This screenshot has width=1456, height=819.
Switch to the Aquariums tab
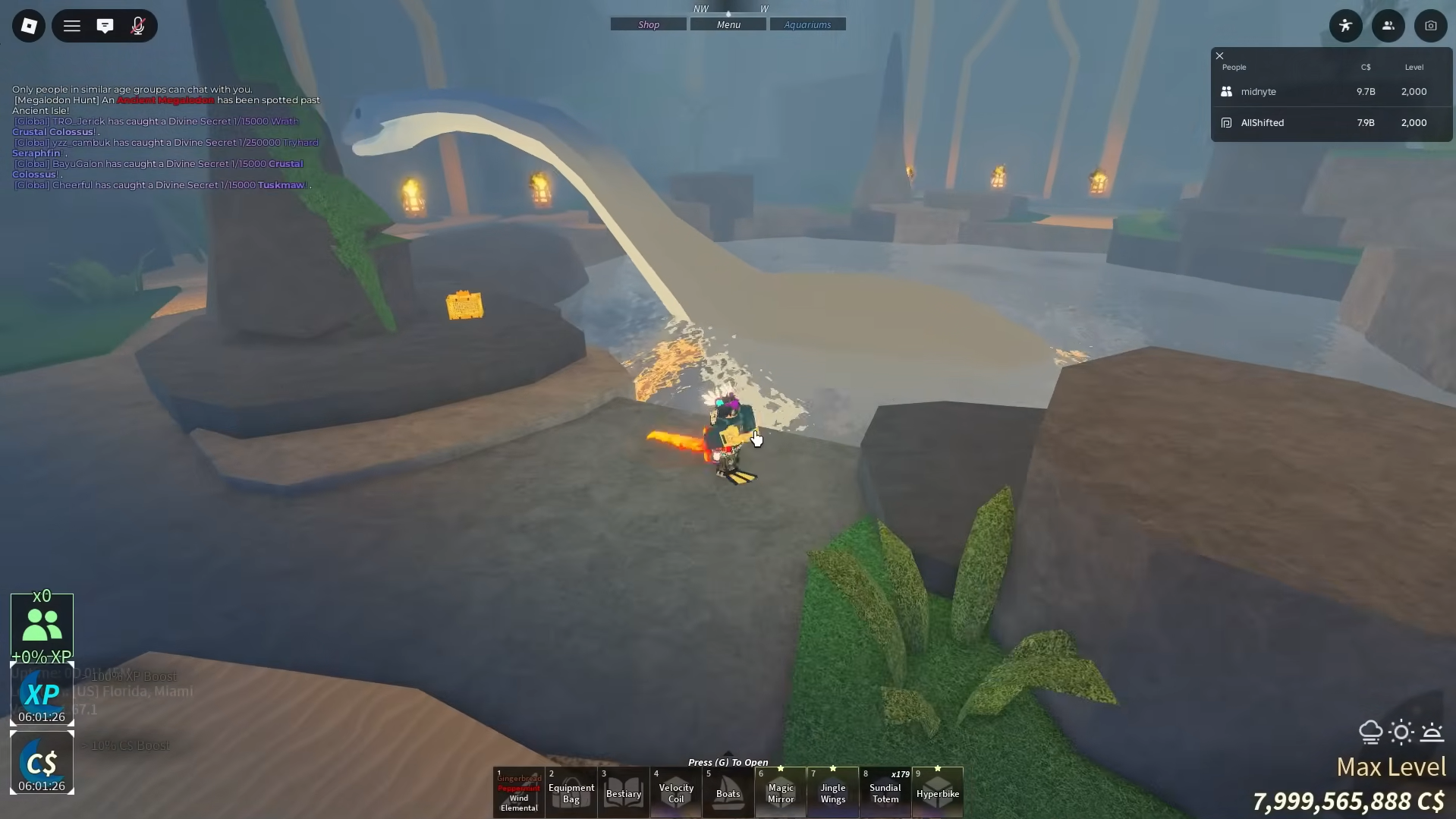point(807,24)
